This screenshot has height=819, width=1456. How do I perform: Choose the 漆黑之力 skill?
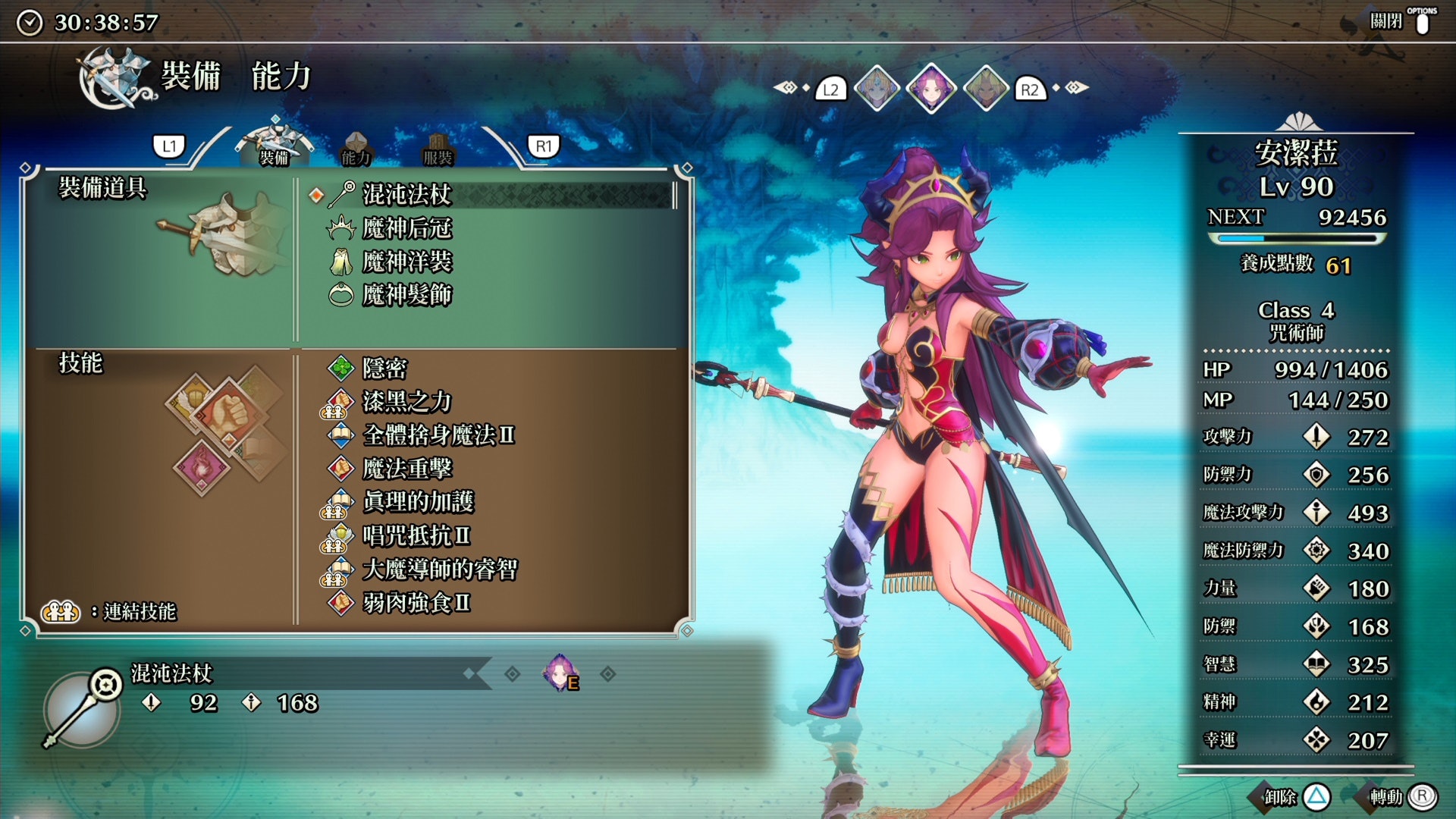pos(407,402)
